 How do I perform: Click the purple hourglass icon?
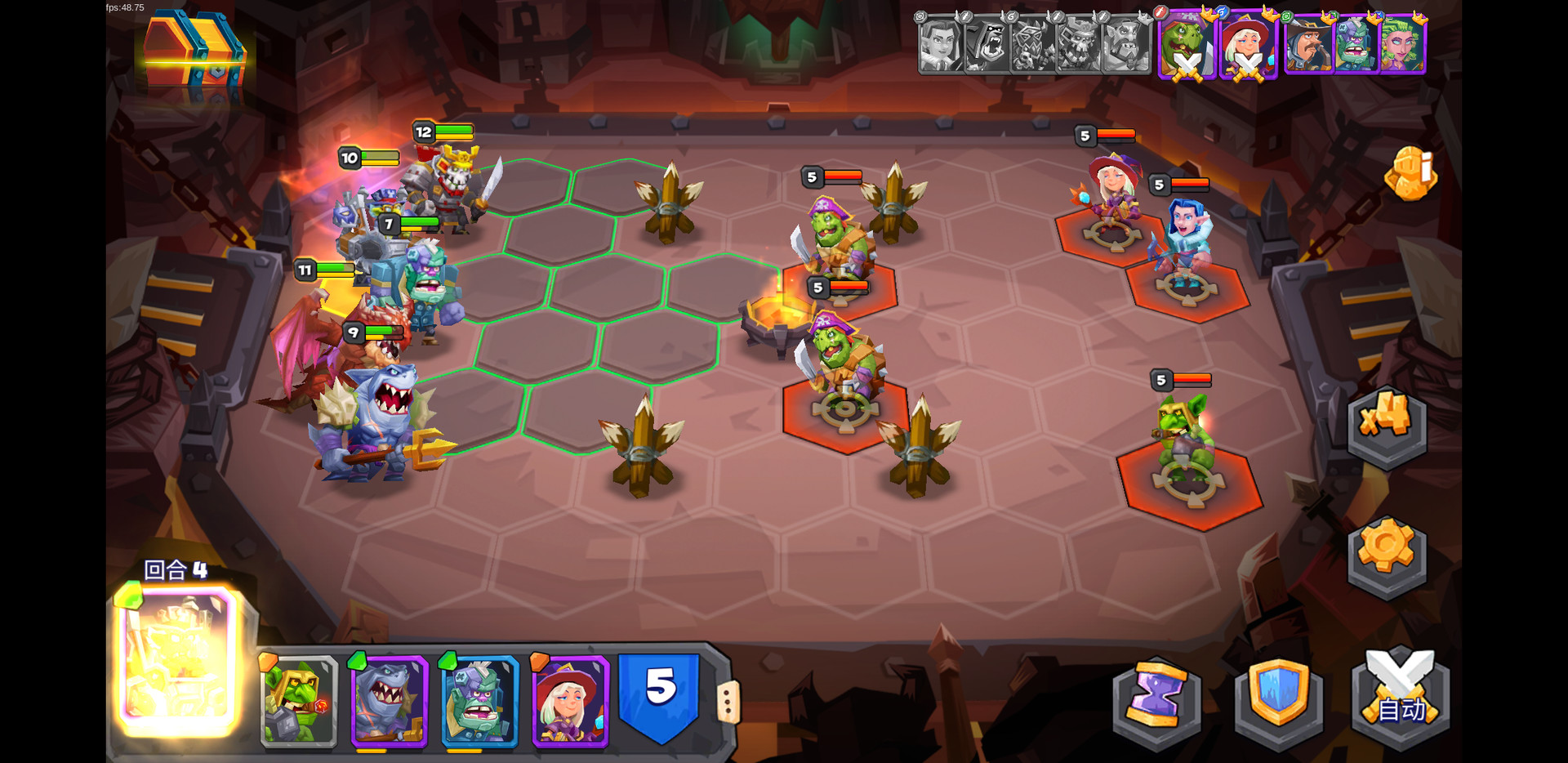coord(1156,701)
